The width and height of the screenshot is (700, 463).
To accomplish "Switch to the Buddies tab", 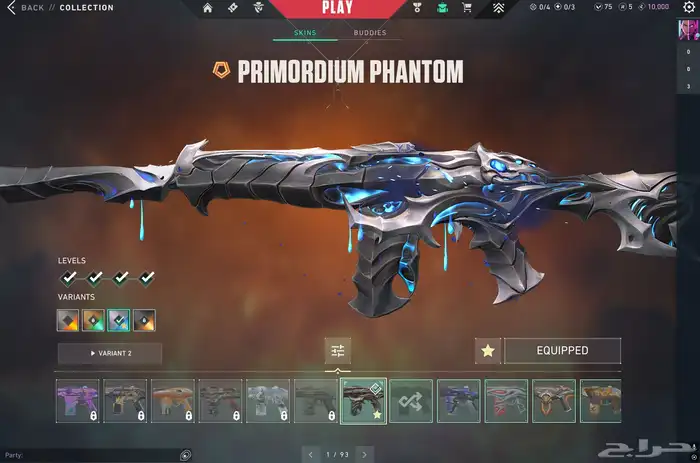I will 369,33.
